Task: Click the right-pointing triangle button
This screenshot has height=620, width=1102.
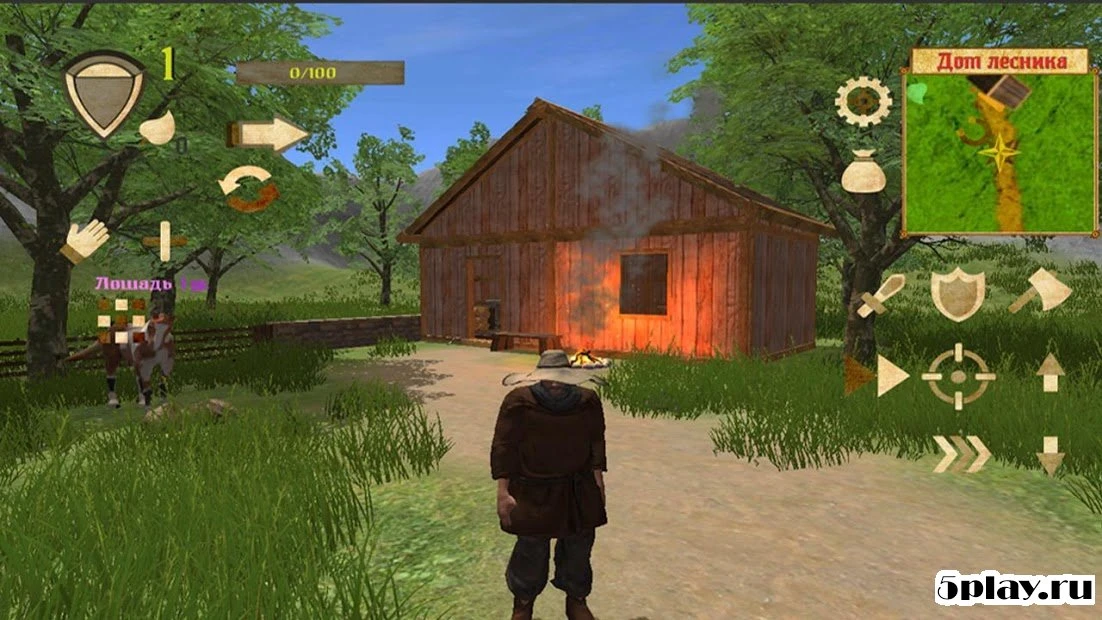Action: [891, 376]
